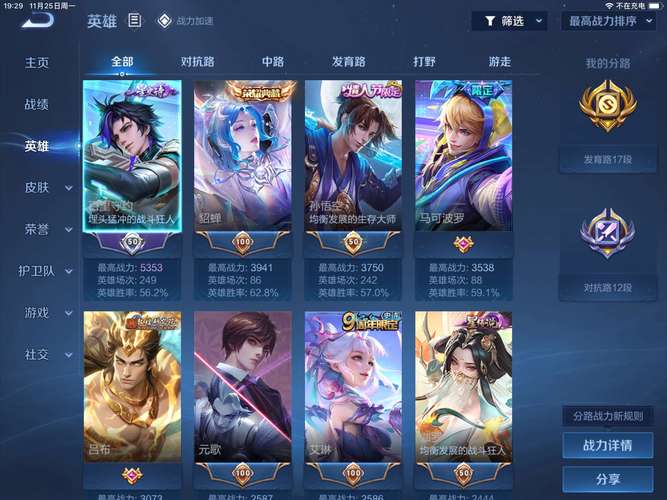The width and height of the screenshot is (667, 500).
Task: Open the 主页 sidebar entry
Action: tap(37, 62)
